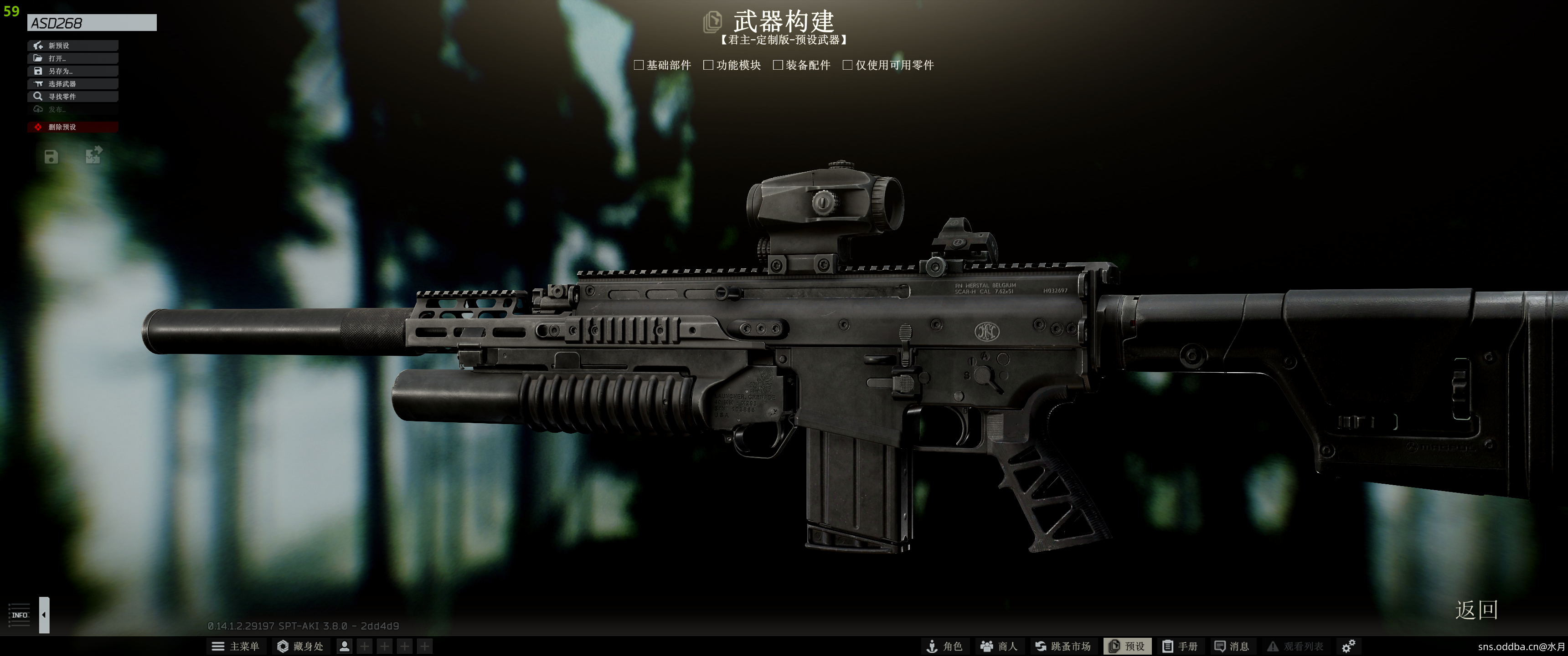Open the Flea Market (跳蚤市场)

(x=1063, y=646)
